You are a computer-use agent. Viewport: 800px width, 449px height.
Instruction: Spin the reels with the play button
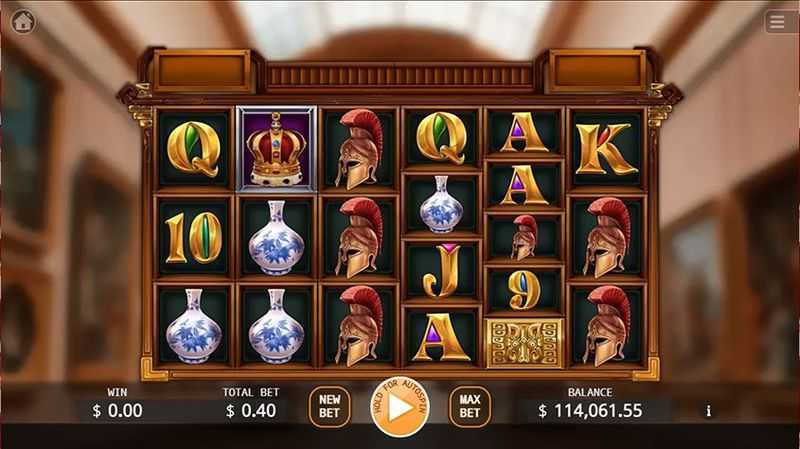[399, 407]
